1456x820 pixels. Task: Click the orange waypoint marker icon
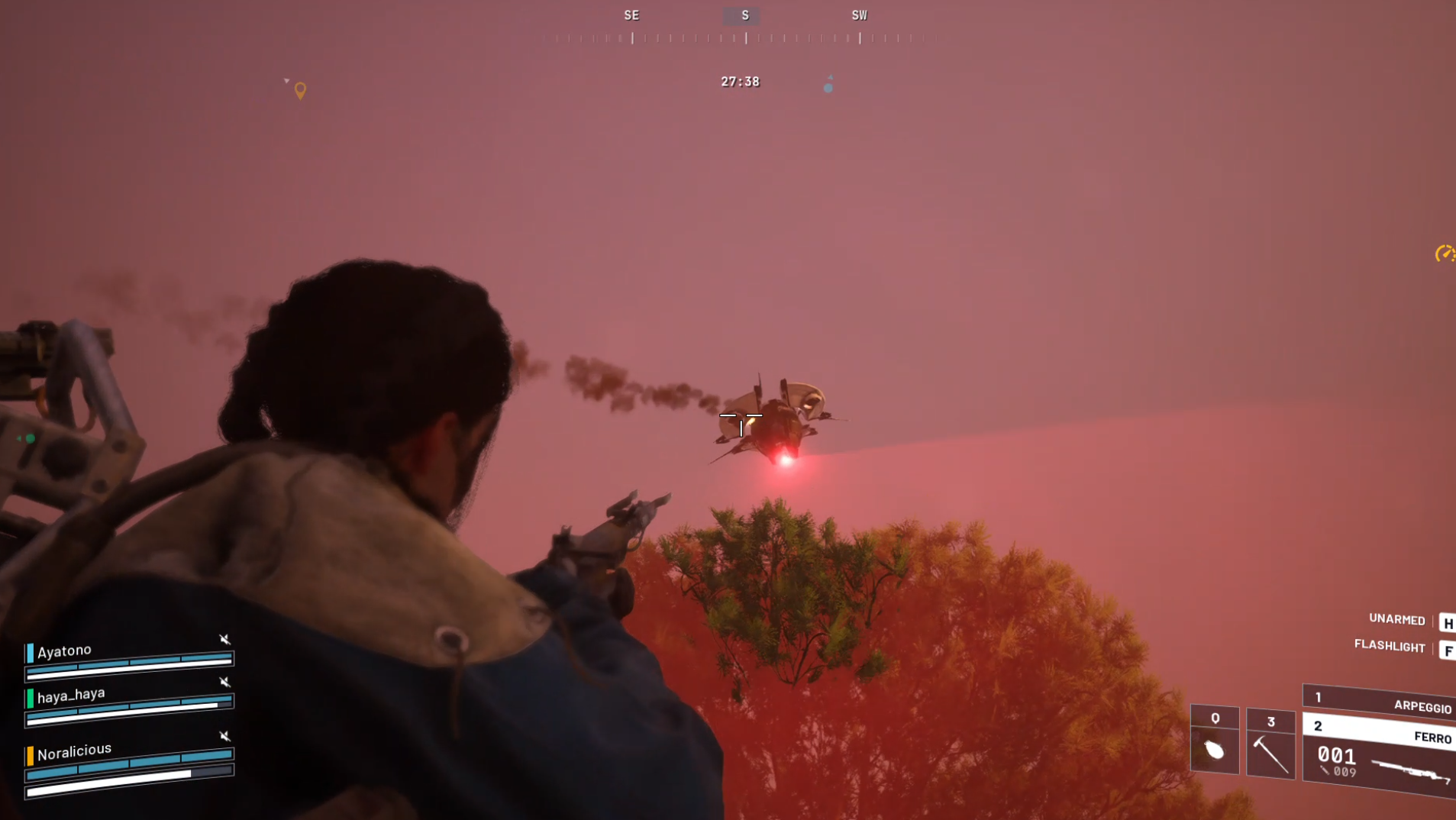coord(299,90)
